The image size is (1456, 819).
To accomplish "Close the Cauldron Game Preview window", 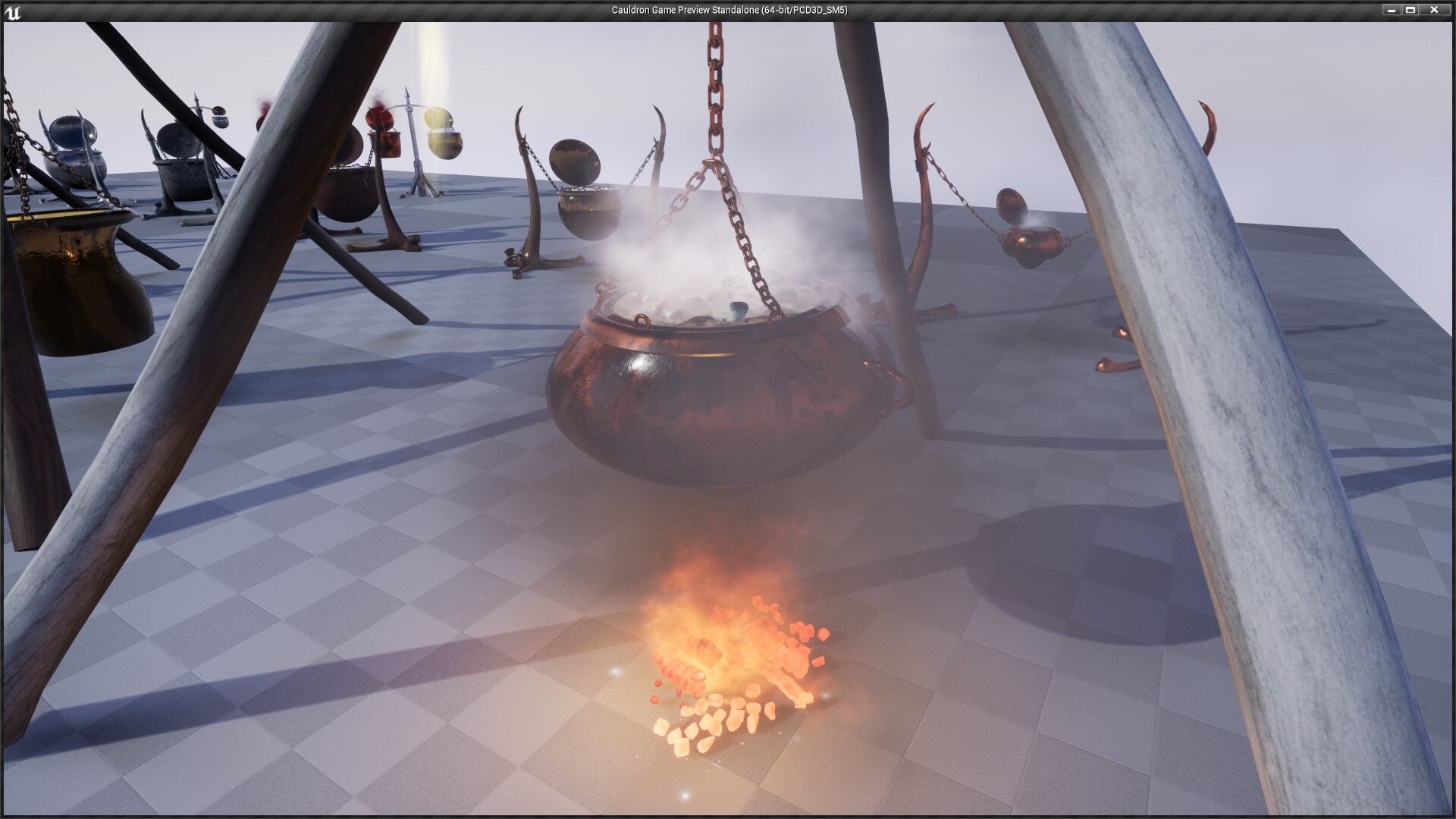I will 1432,10.
